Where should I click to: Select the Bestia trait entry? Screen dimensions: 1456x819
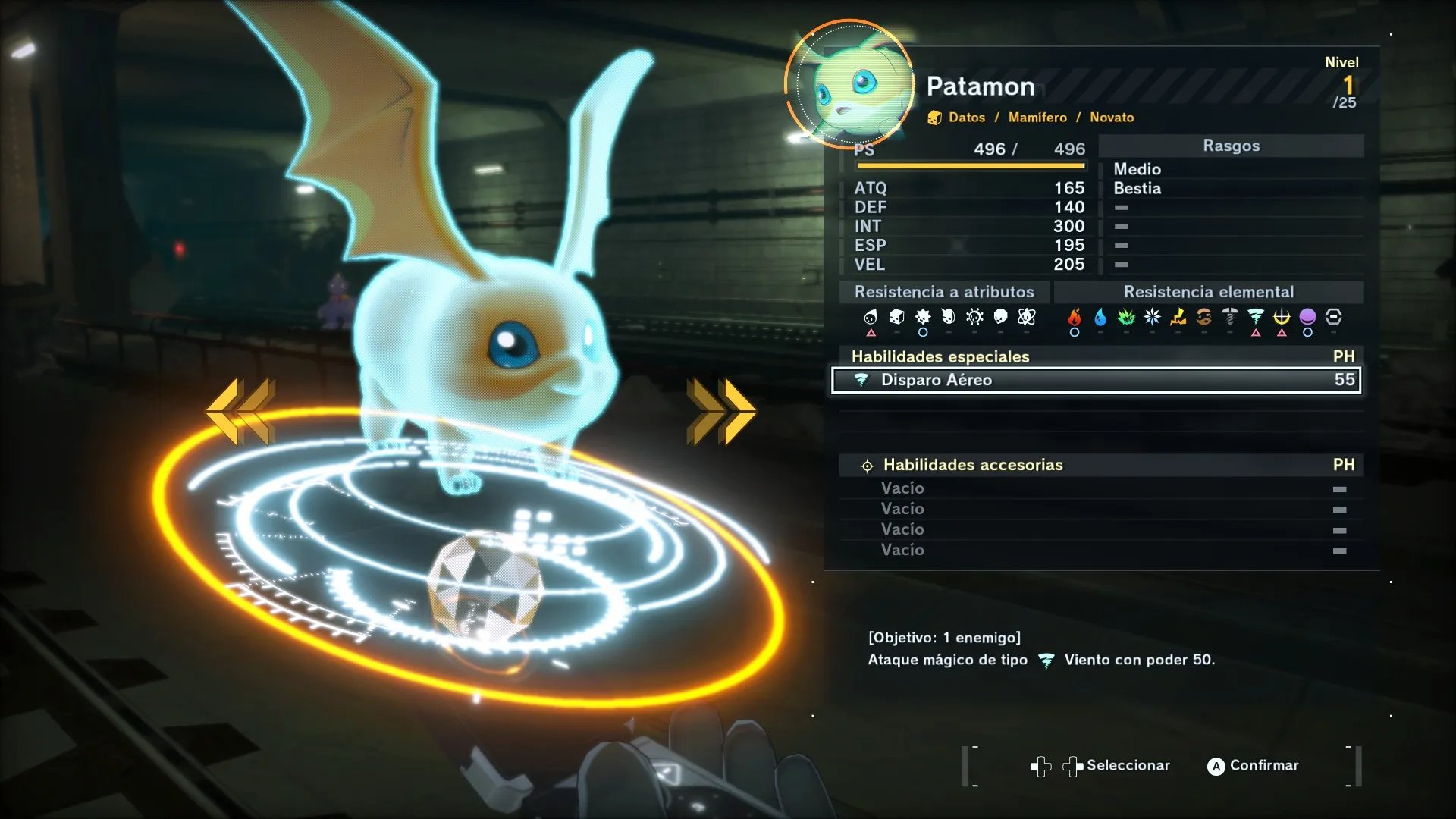[1137, 188]
